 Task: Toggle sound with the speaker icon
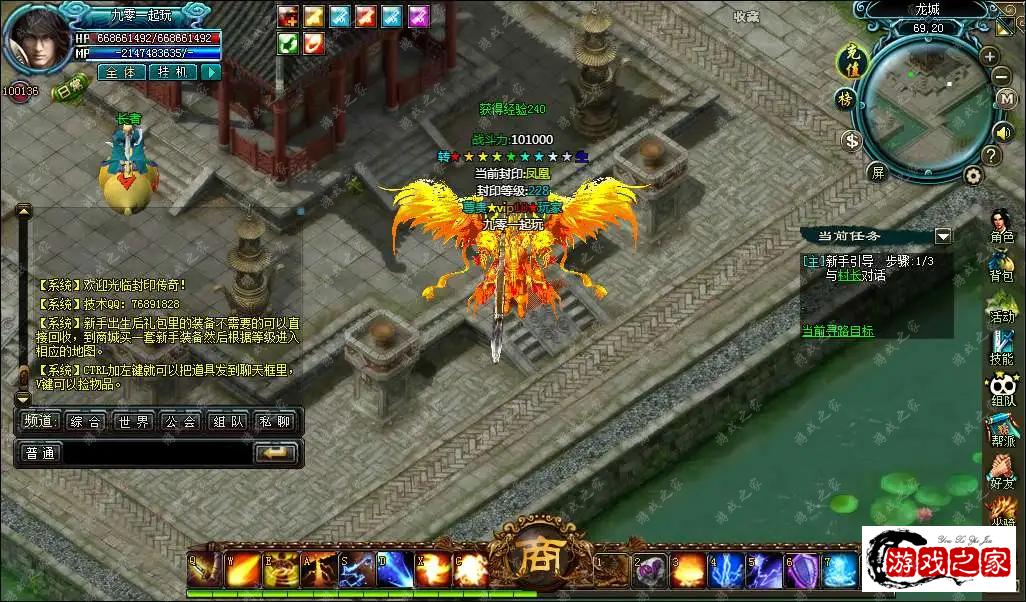(x=1002, y=131)
